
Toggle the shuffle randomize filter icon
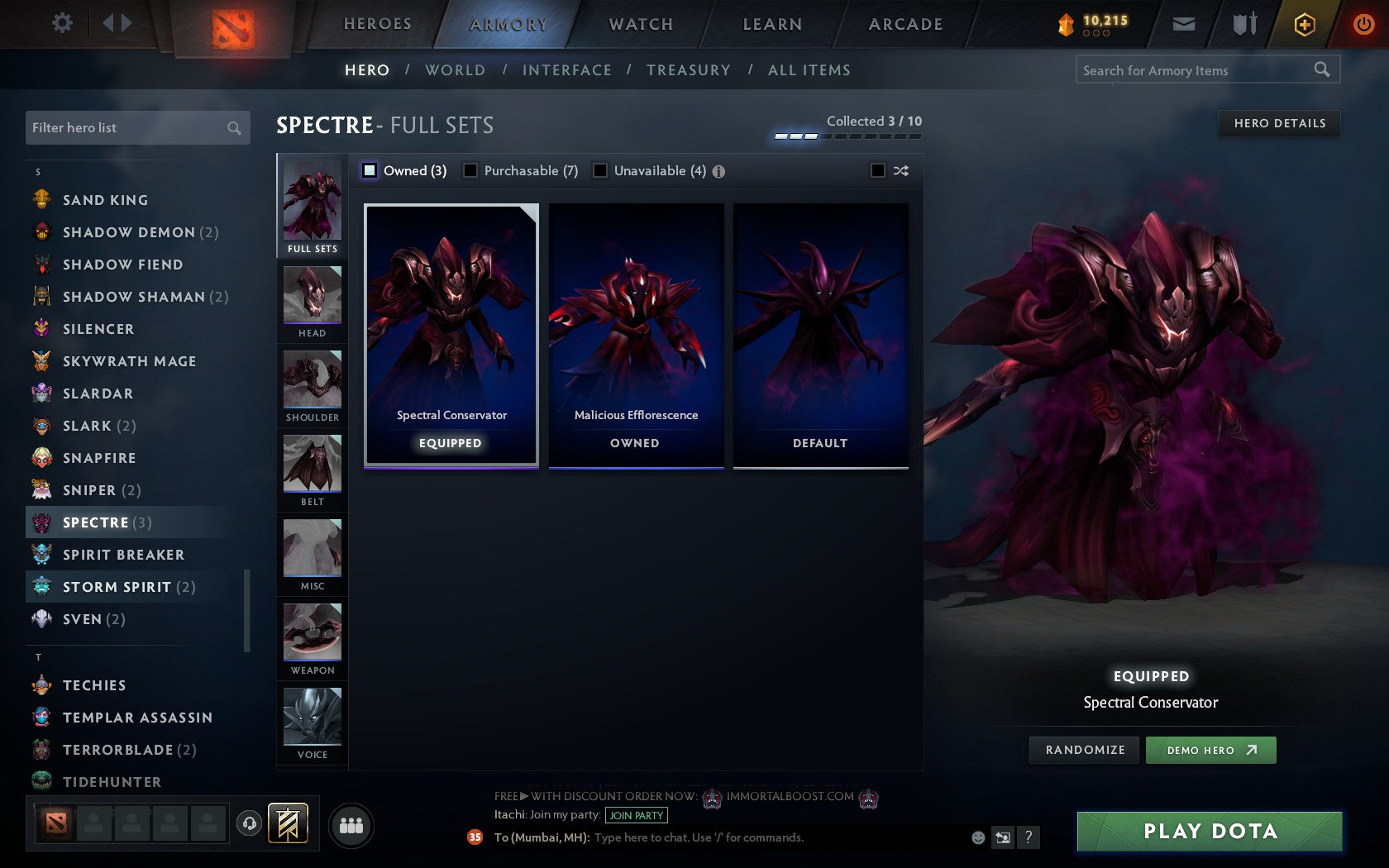click(x=900, y=170)
